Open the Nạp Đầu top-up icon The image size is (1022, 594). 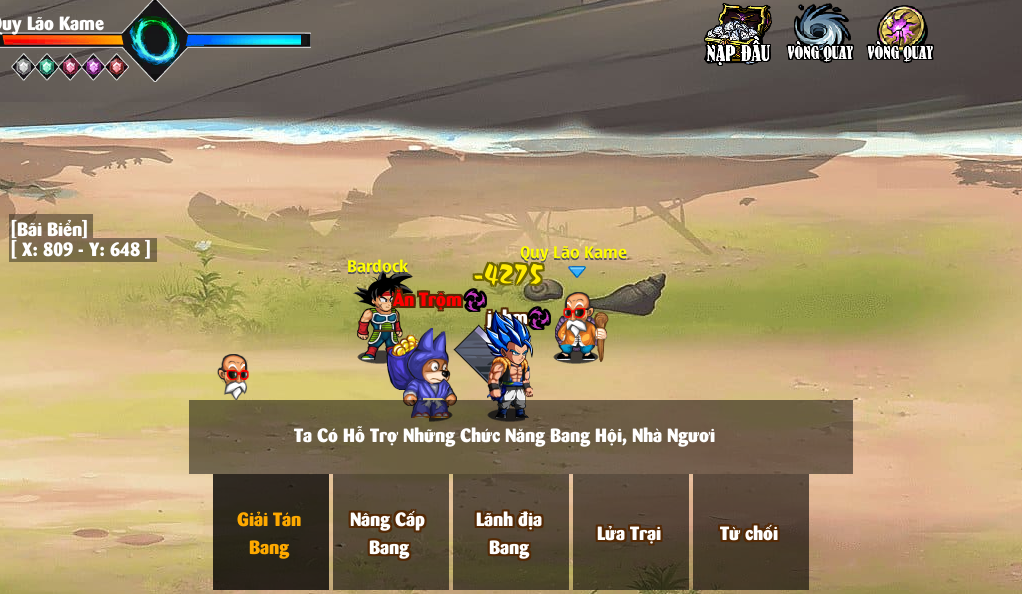point(738,34)
